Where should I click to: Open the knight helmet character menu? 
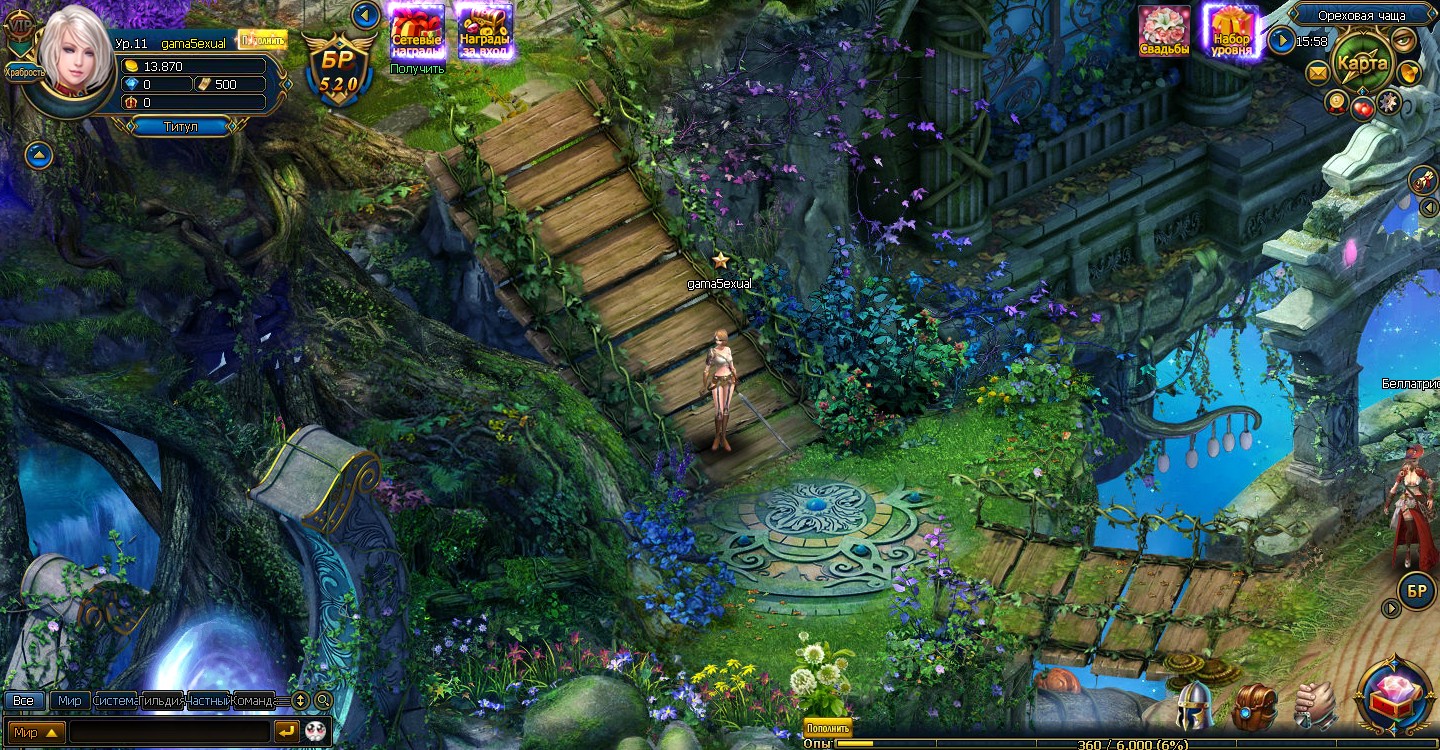(1194, 706)
